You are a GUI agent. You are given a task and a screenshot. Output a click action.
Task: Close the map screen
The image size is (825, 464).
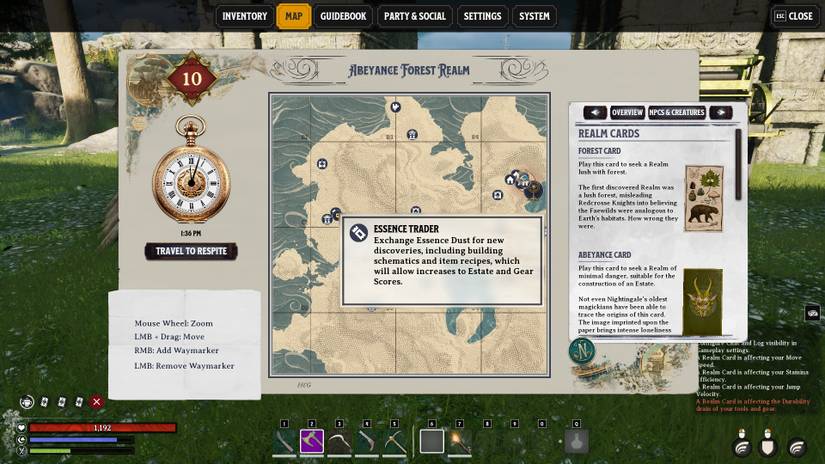point(793,16)
